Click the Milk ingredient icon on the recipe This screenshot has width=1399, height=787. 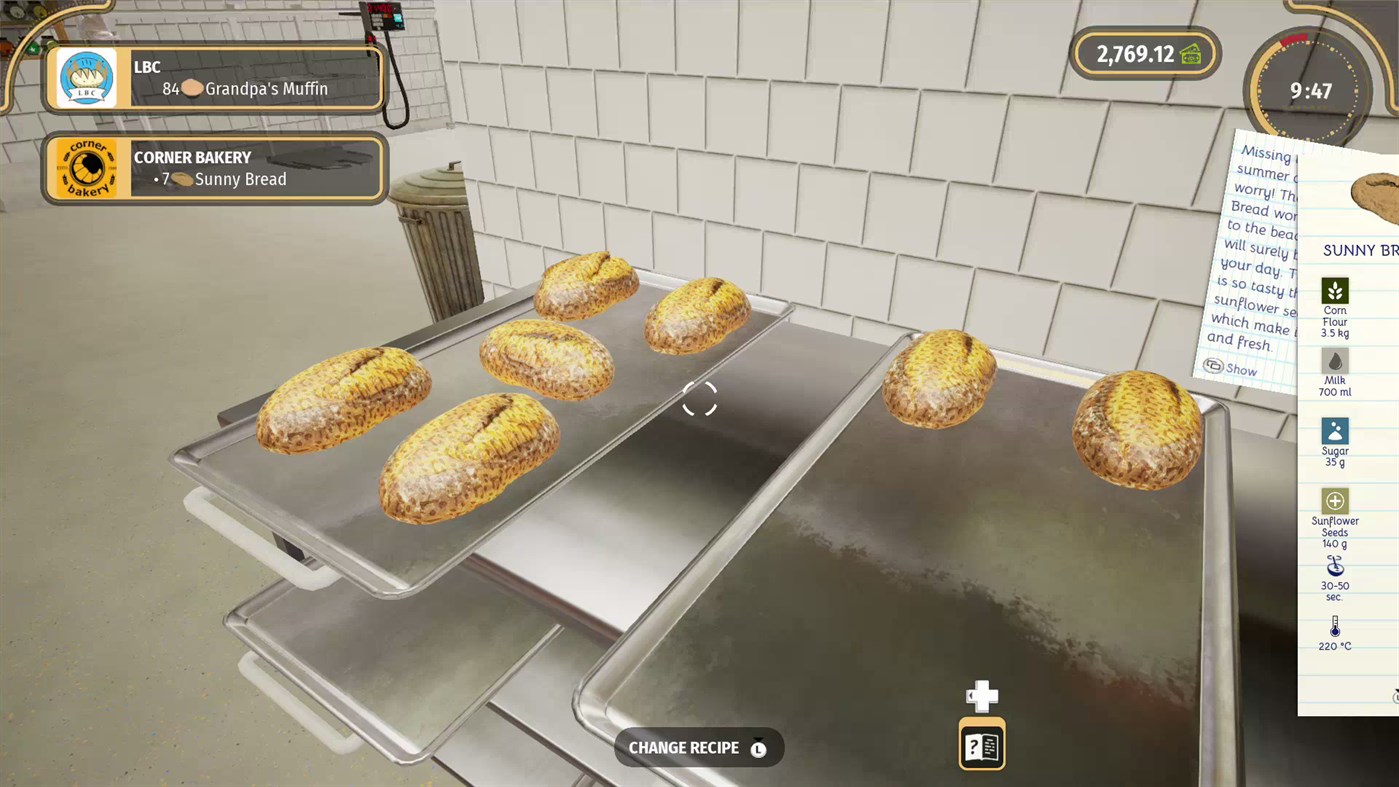coord(1334,361)
